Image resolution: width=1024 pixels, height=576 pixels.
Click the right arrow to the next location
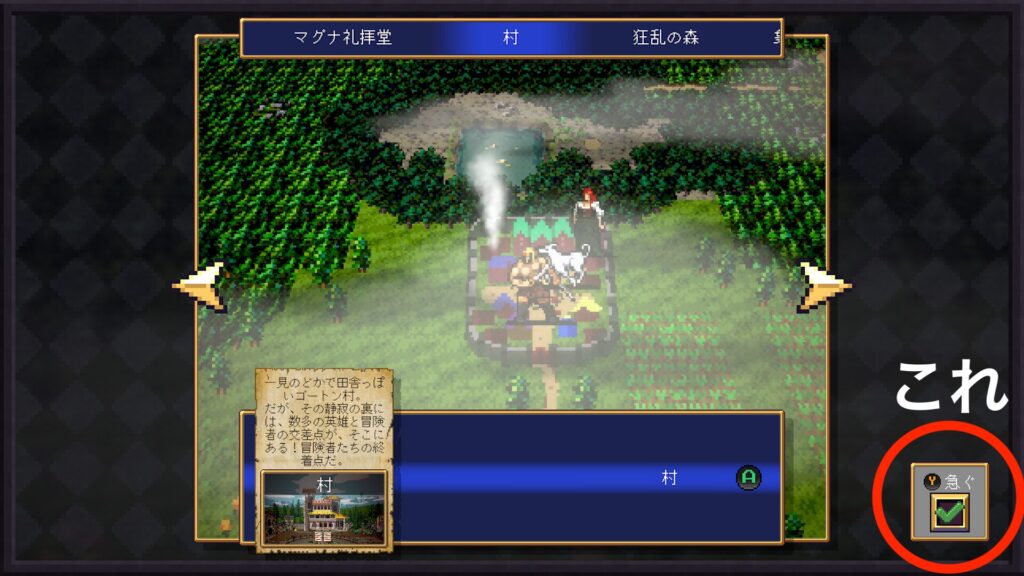pos(825,285)
